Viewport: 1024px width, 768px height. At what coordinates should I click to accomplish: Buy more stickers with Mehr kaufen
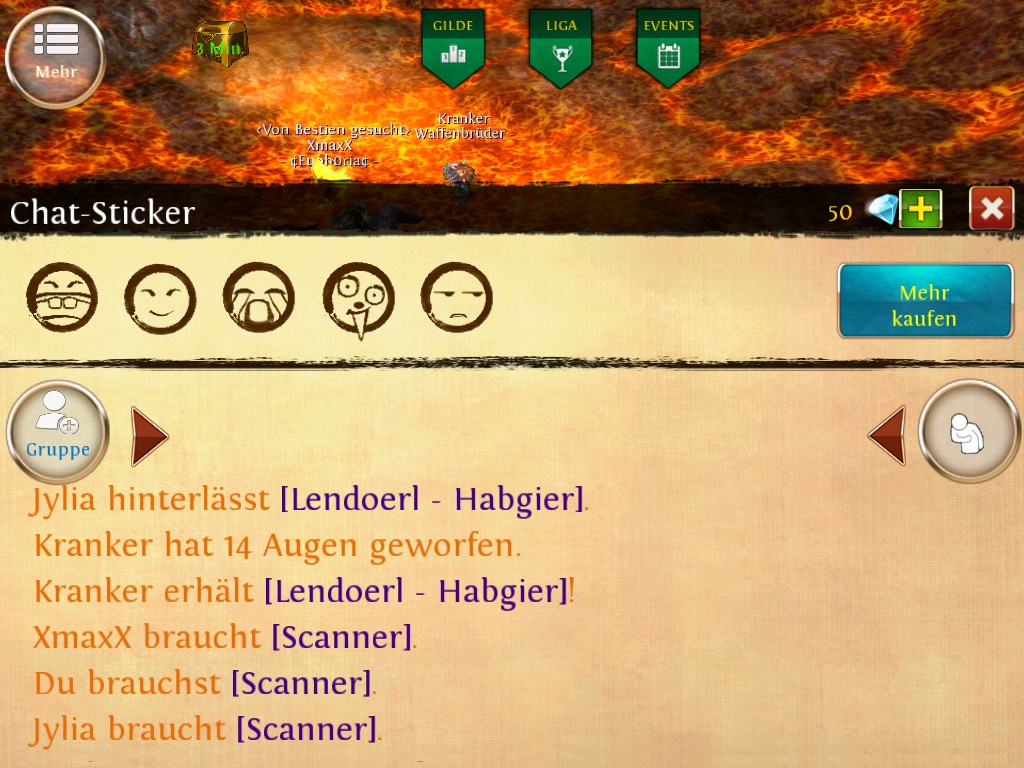(x=925, y=301)
